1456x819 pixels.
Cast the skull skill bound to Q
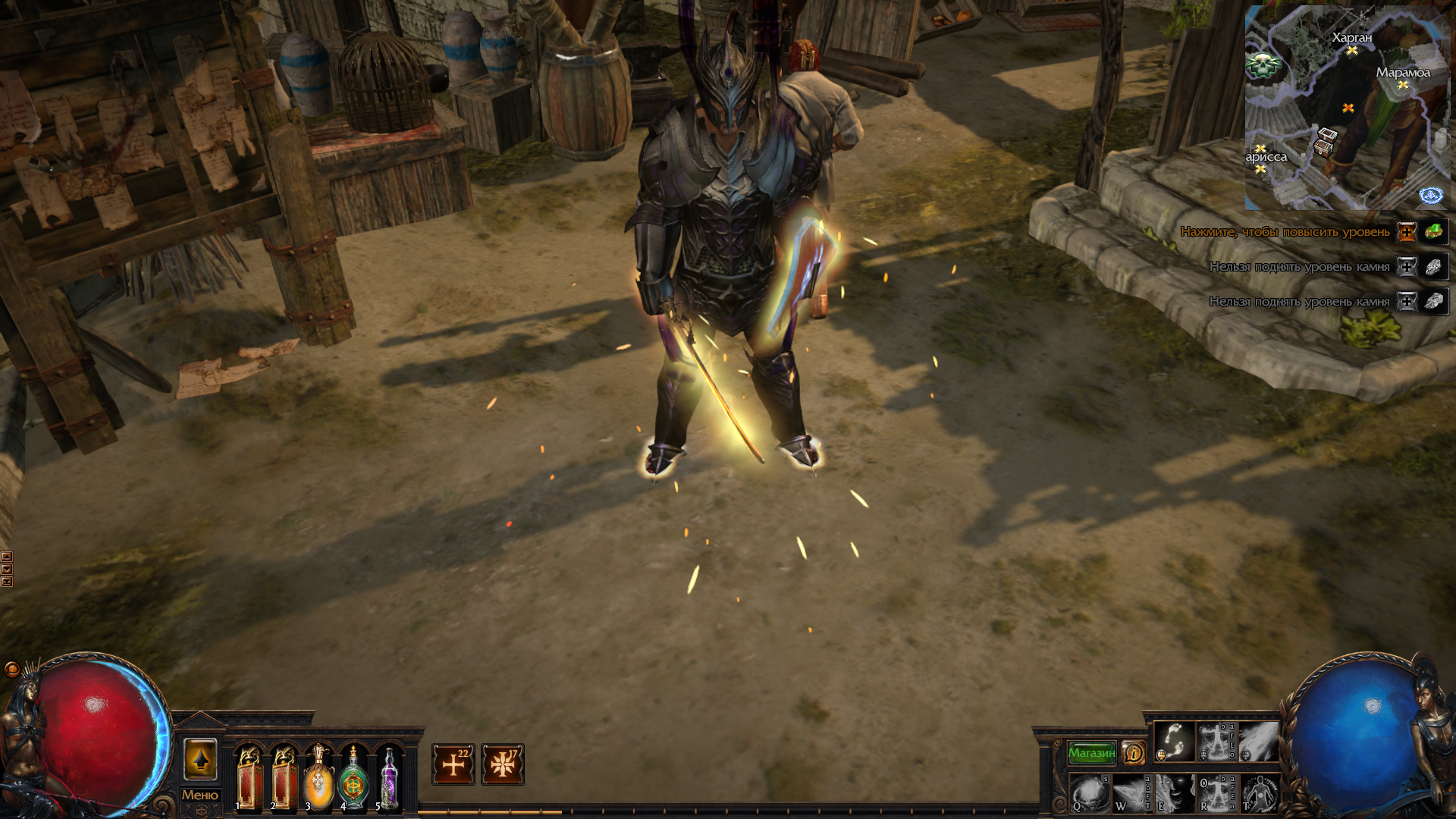[x=1090, y=795]
